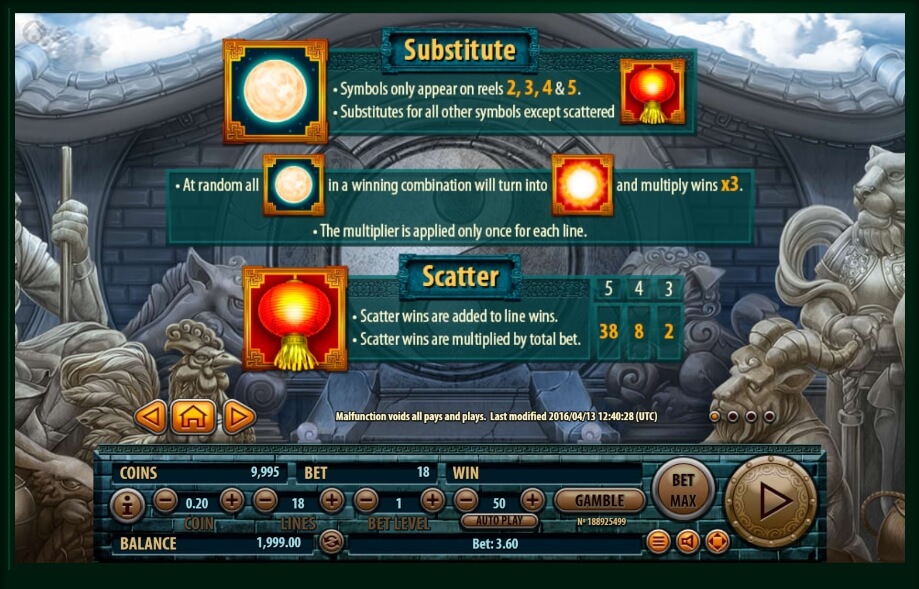Toggle the sound speaker icon

coord(688,542)
